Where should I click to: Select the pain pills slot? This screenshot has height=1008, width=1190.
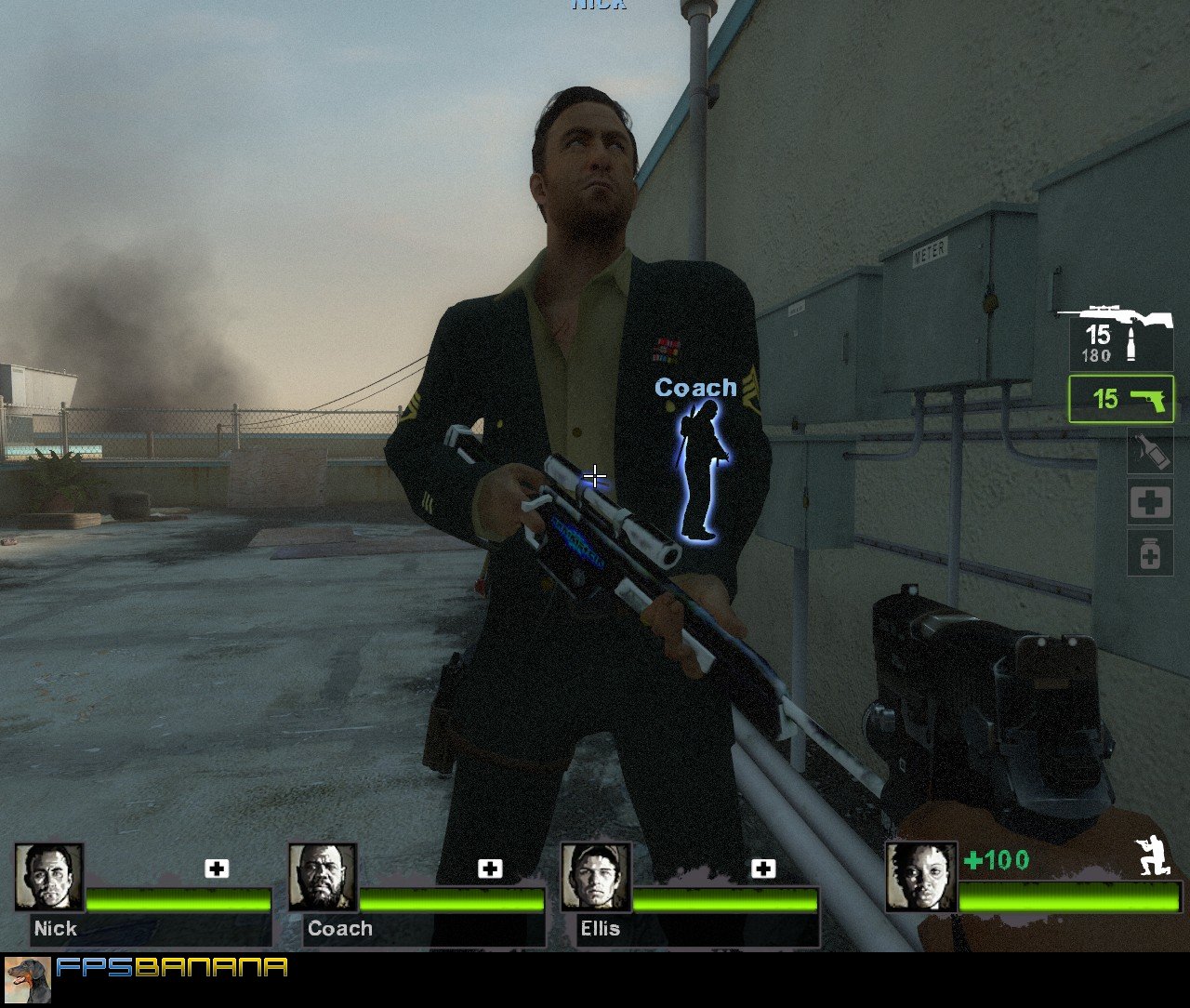pos(1150,553)
